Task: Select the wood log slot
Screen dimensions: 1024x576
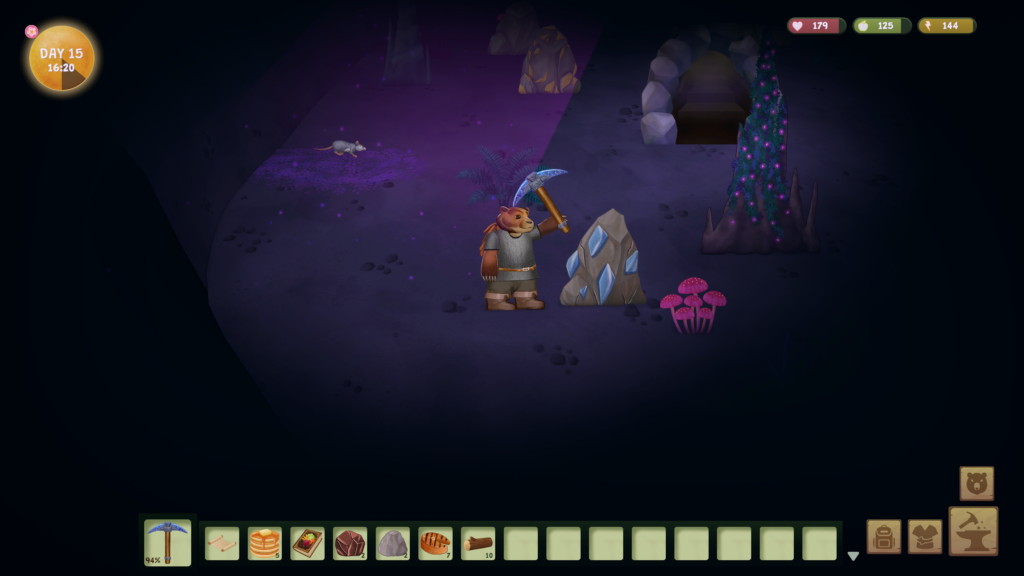Action: [478, 543]
